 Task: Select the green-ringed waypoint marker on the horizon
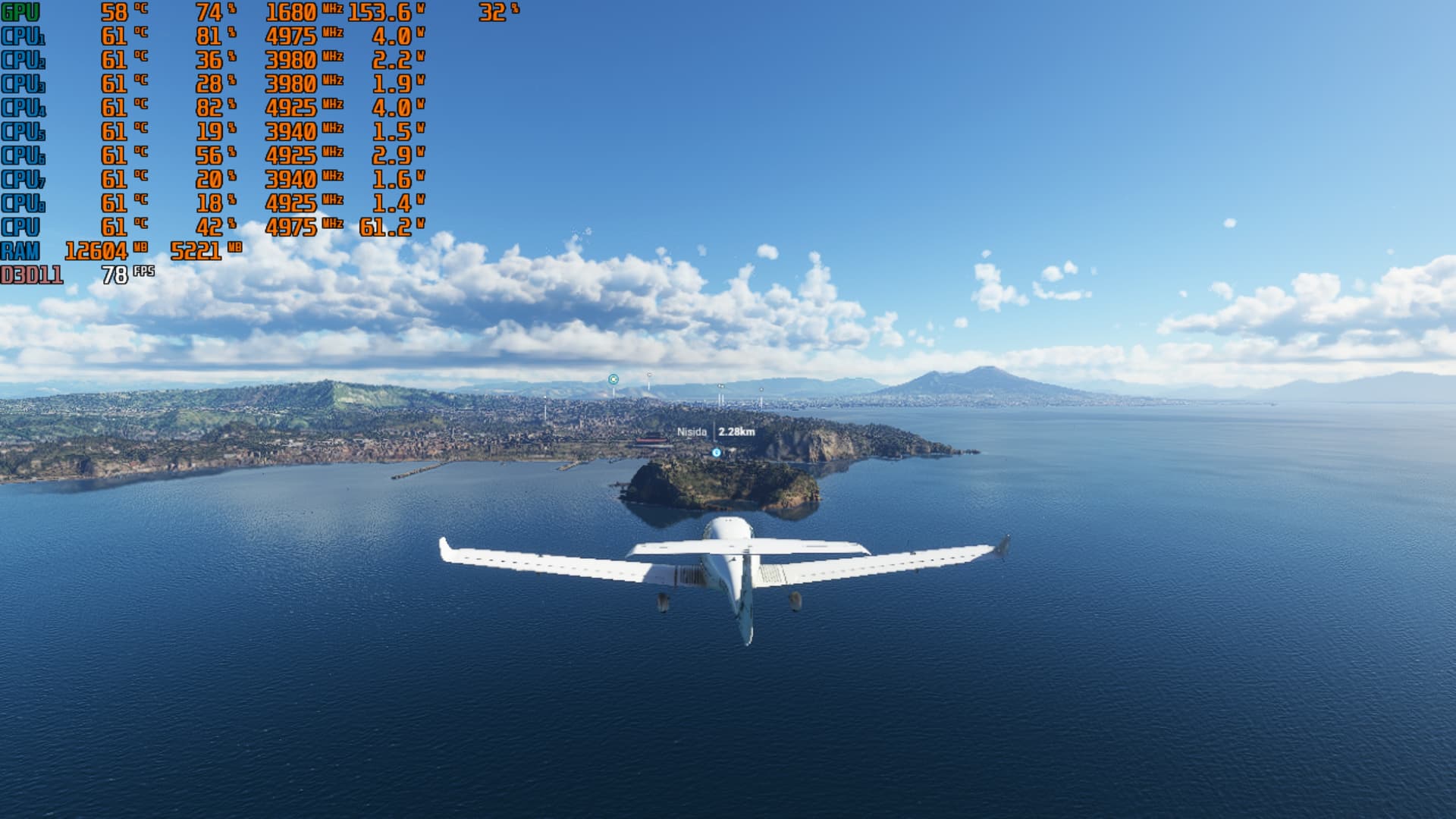point(613,379)
